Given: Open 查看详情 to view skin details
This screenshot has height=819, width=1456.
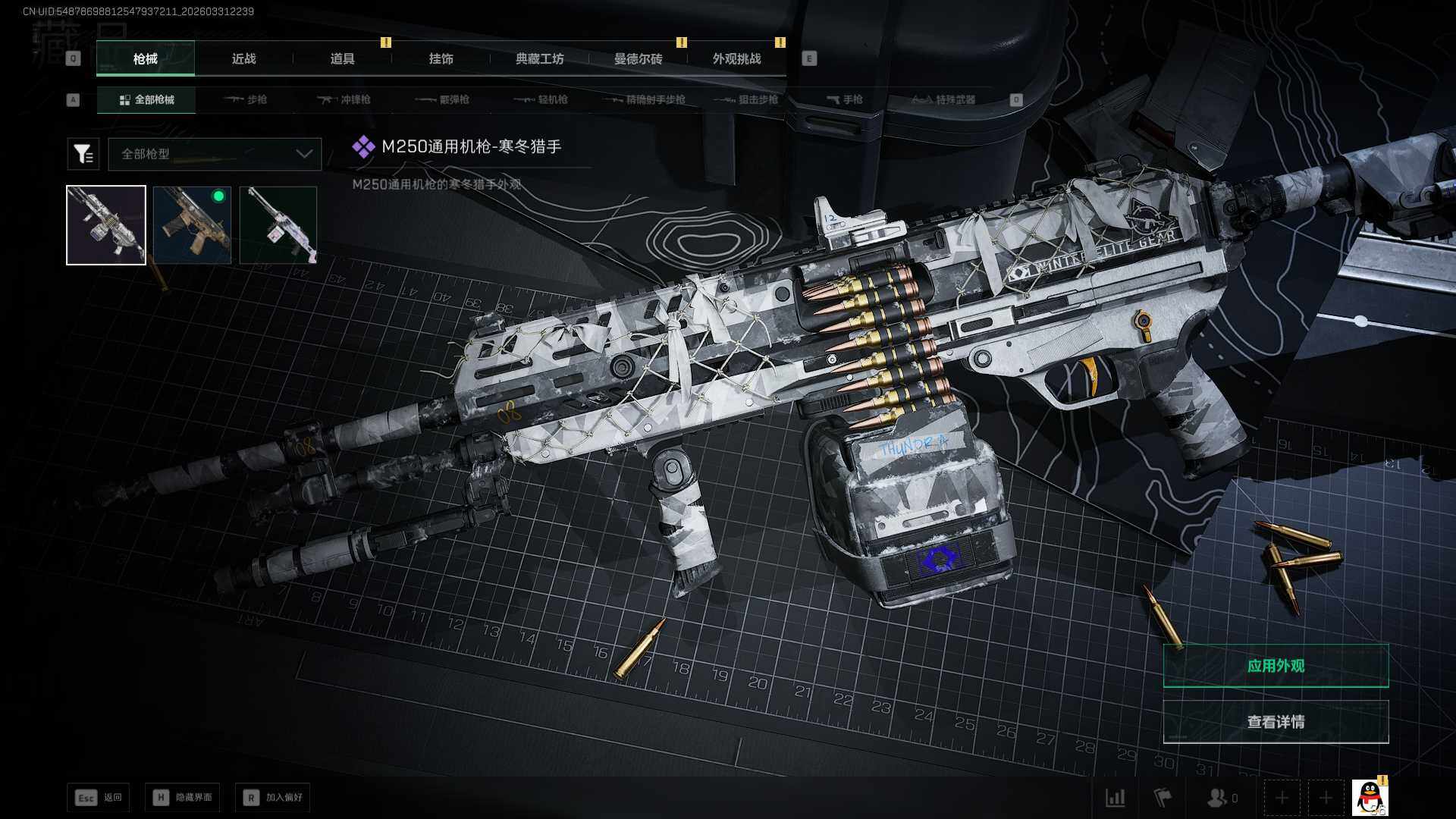Looking at the screenshot, I should (1276, 722).
